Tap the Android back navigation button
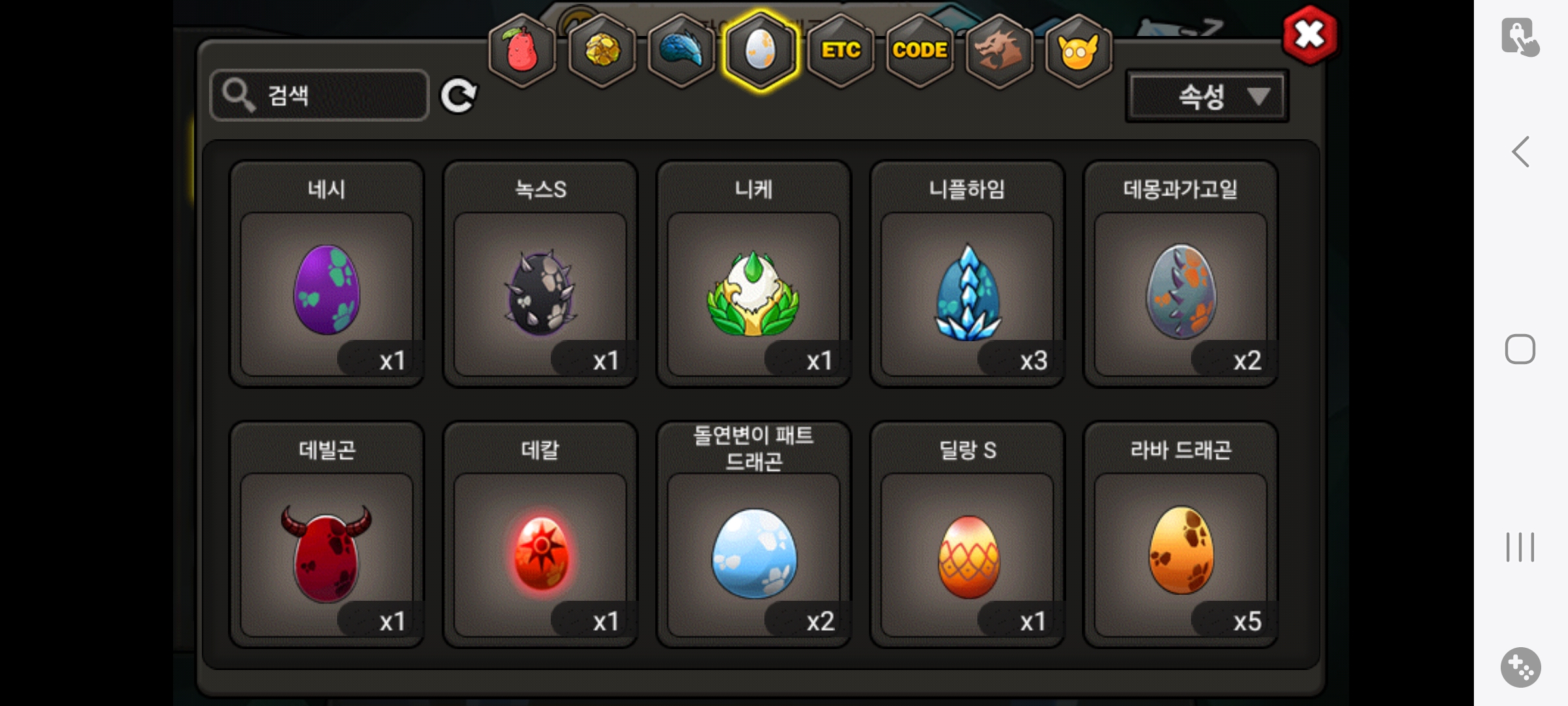The width and height of the screenshot is (1568, 706). pyautogui.click(x=1520, y=152)
